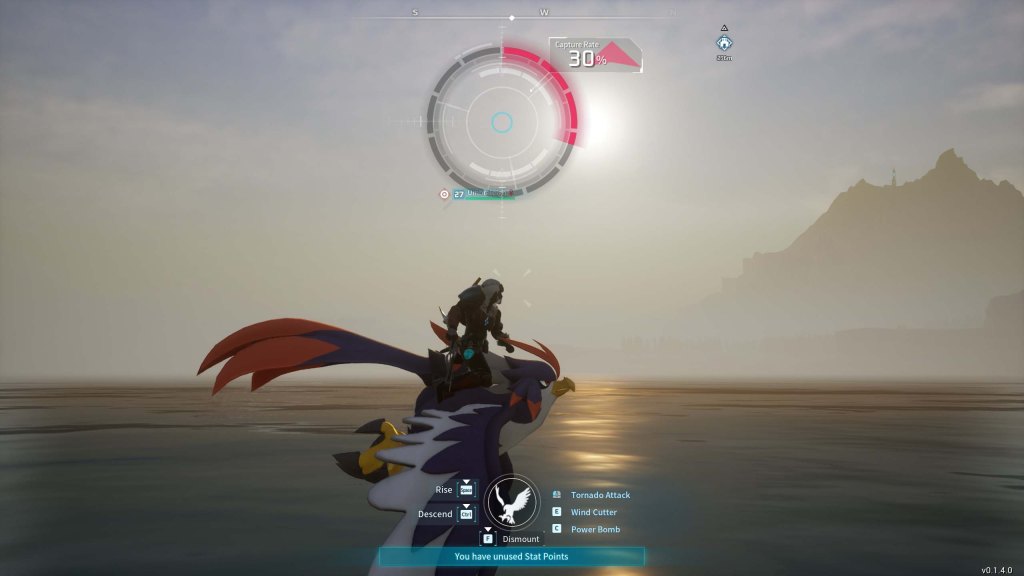Activate the Power Bomb skill
Viewport: 1024px width, 576px height.
click(595, 529)
